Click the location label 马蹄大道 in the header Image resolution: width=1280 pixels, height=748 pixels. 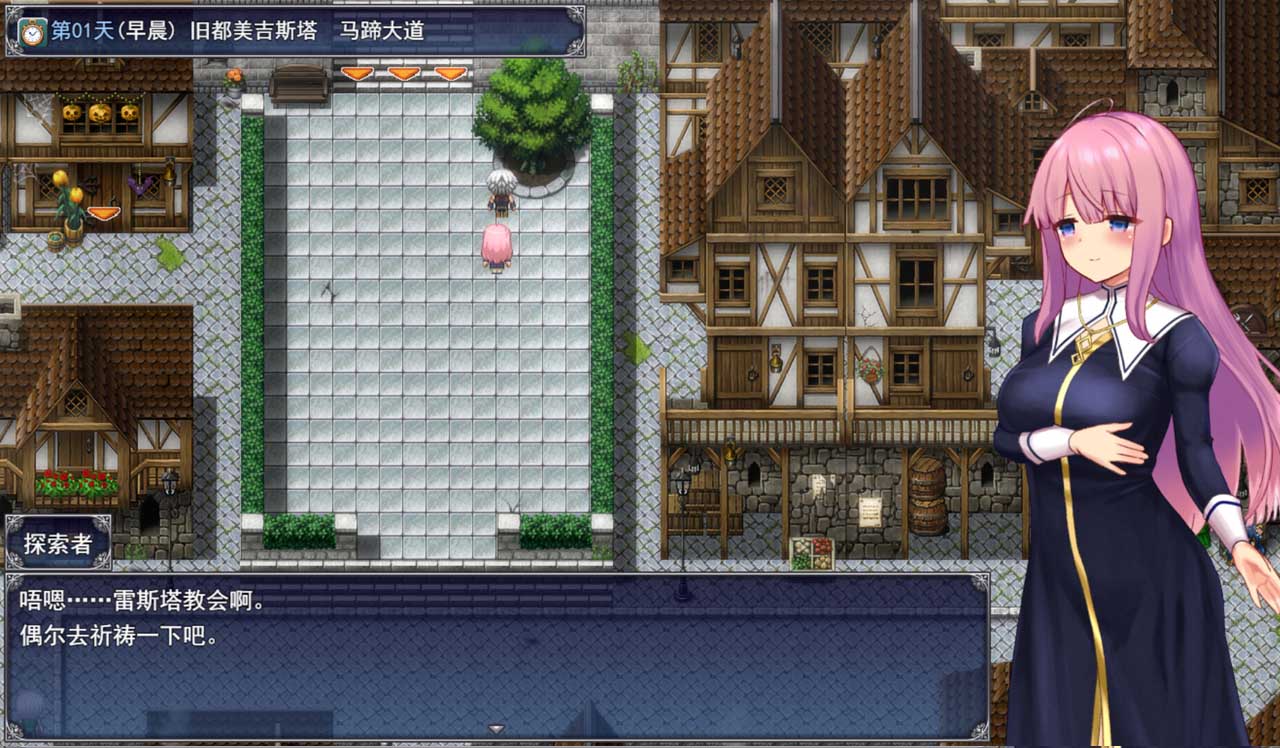coord(385,30)
